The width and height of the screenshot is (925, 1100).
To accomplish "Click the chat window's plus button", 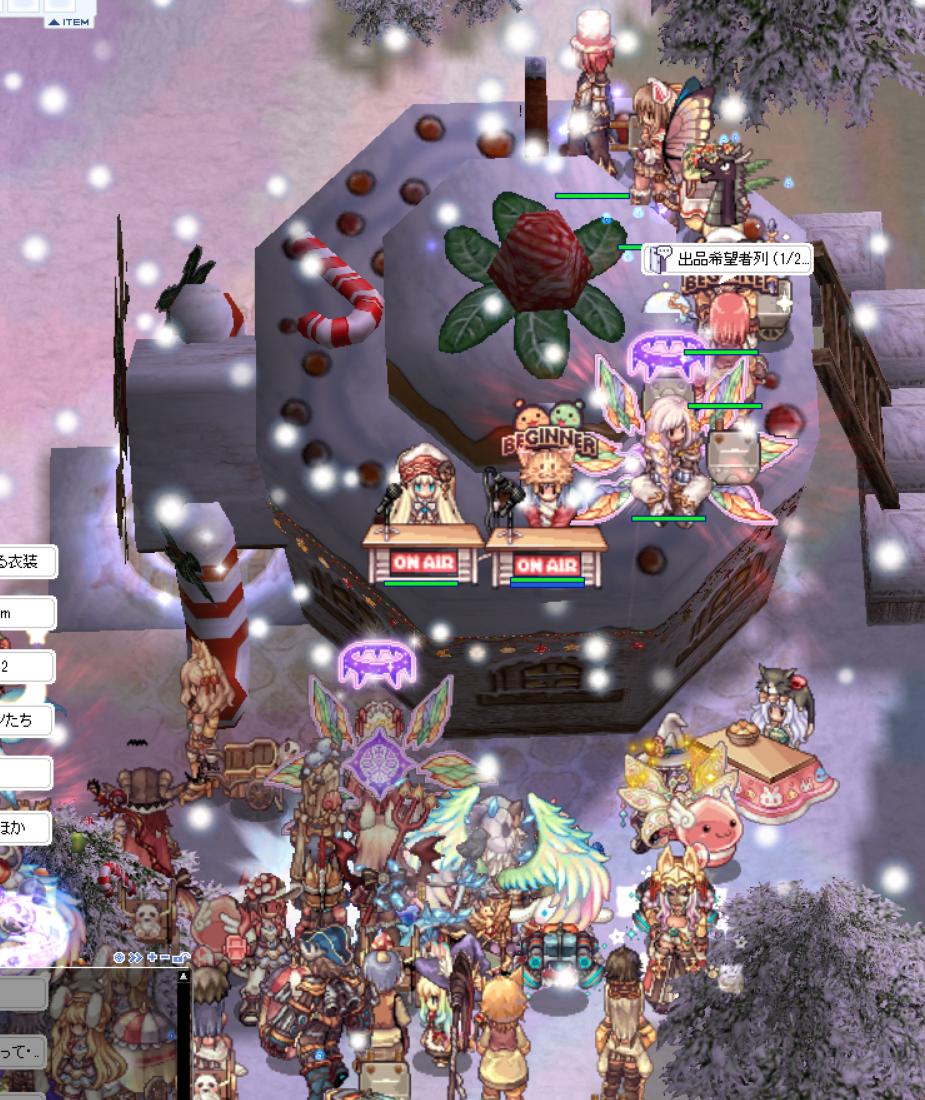I will (152, 957).
